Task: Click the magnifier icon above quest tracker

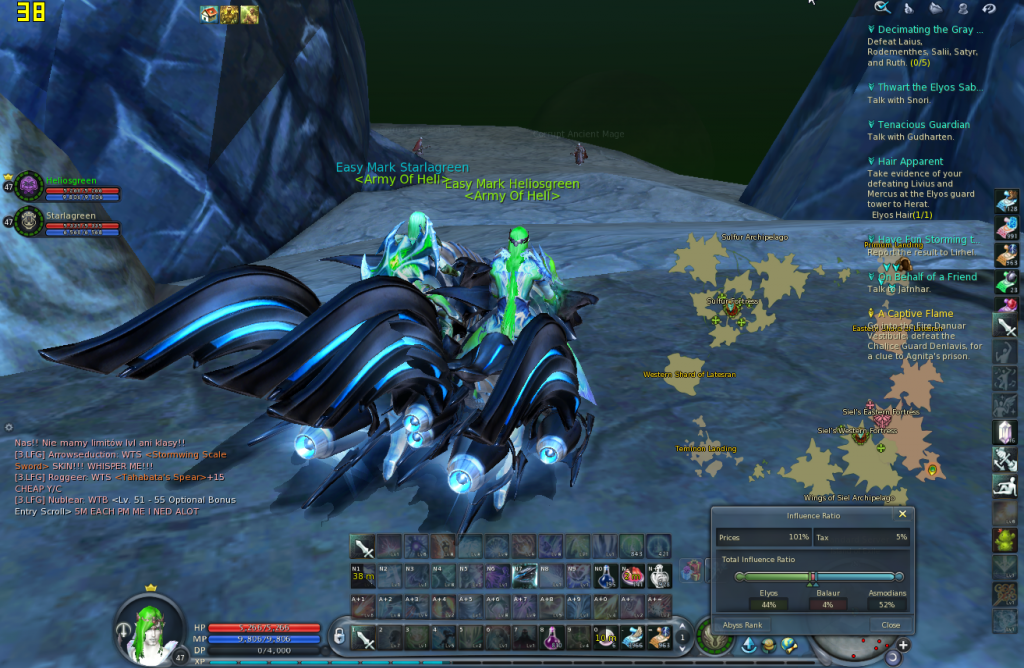Action: (881, 8)
